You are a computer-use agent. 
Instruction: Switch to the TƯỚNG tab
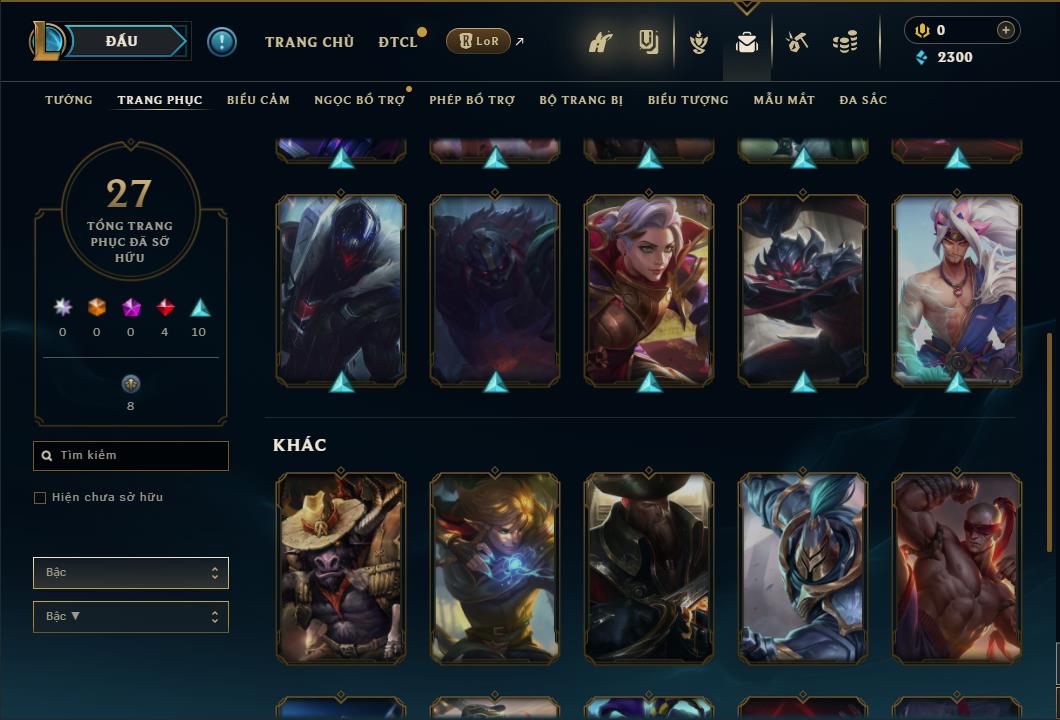click(x=69, y=100)
